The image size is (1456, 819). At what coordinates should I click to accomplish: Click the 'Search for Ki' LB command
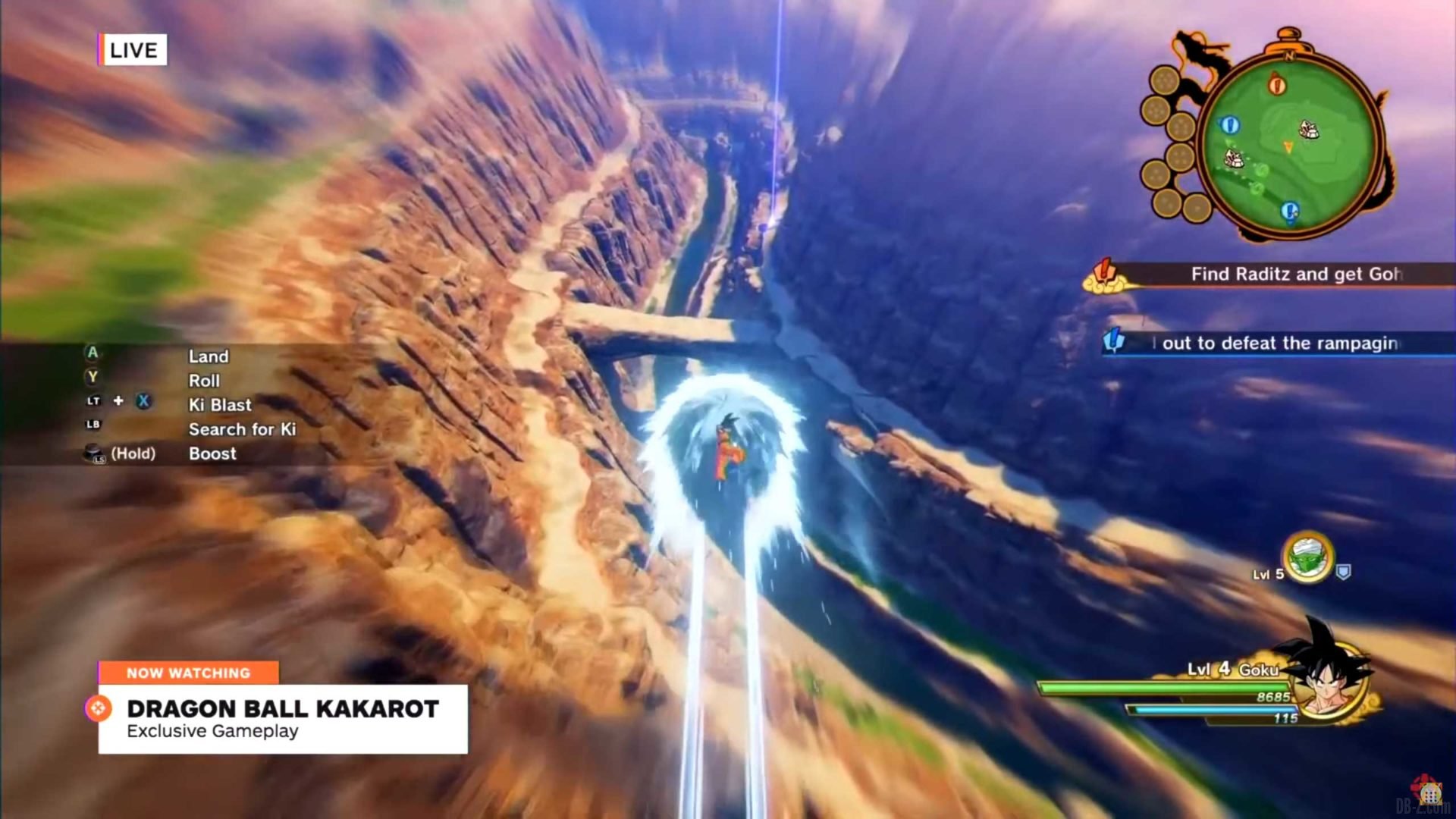coord(242,429)
